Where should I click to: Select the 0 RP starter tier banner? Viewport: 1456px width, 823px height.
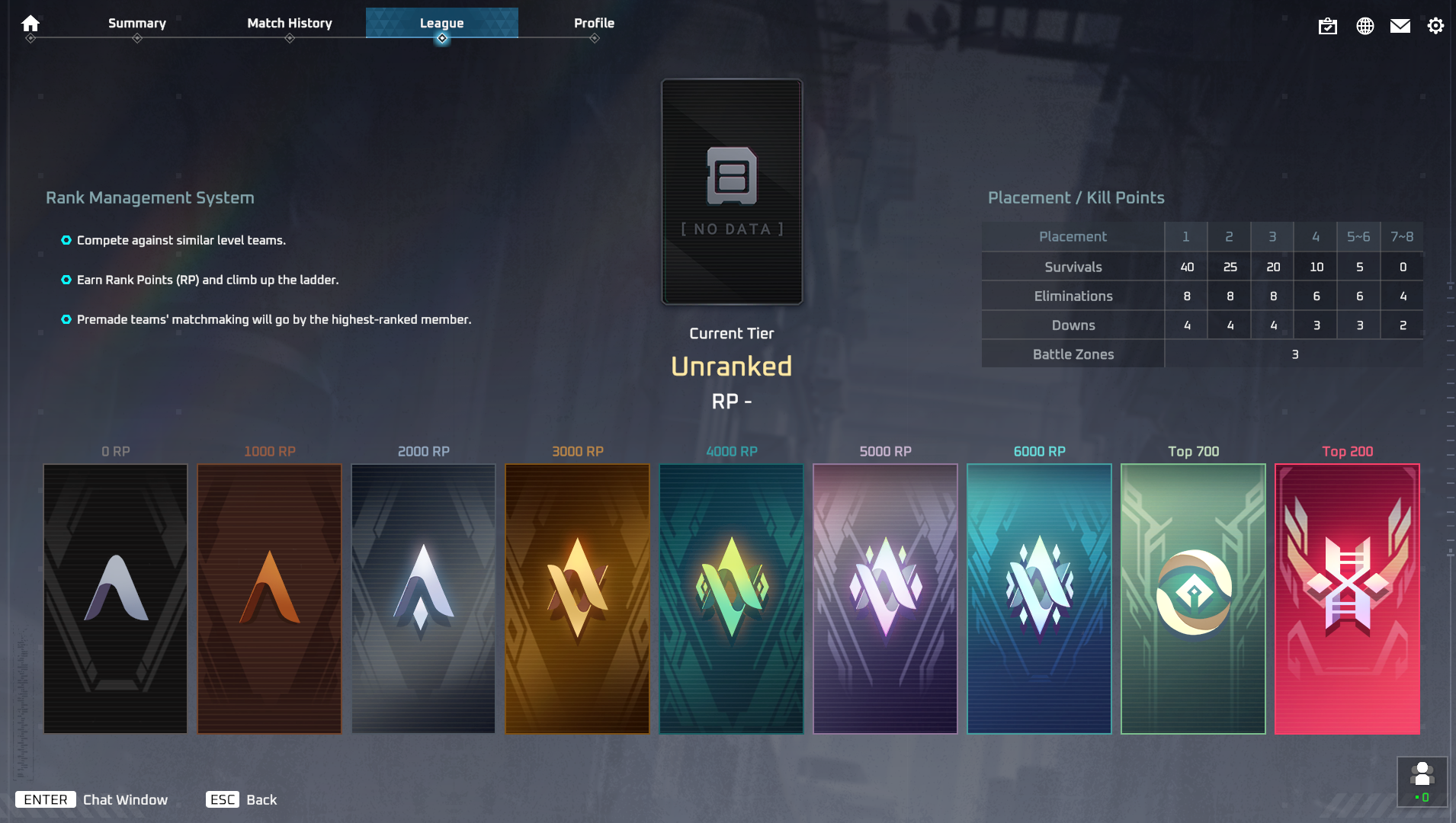point(115,598)
